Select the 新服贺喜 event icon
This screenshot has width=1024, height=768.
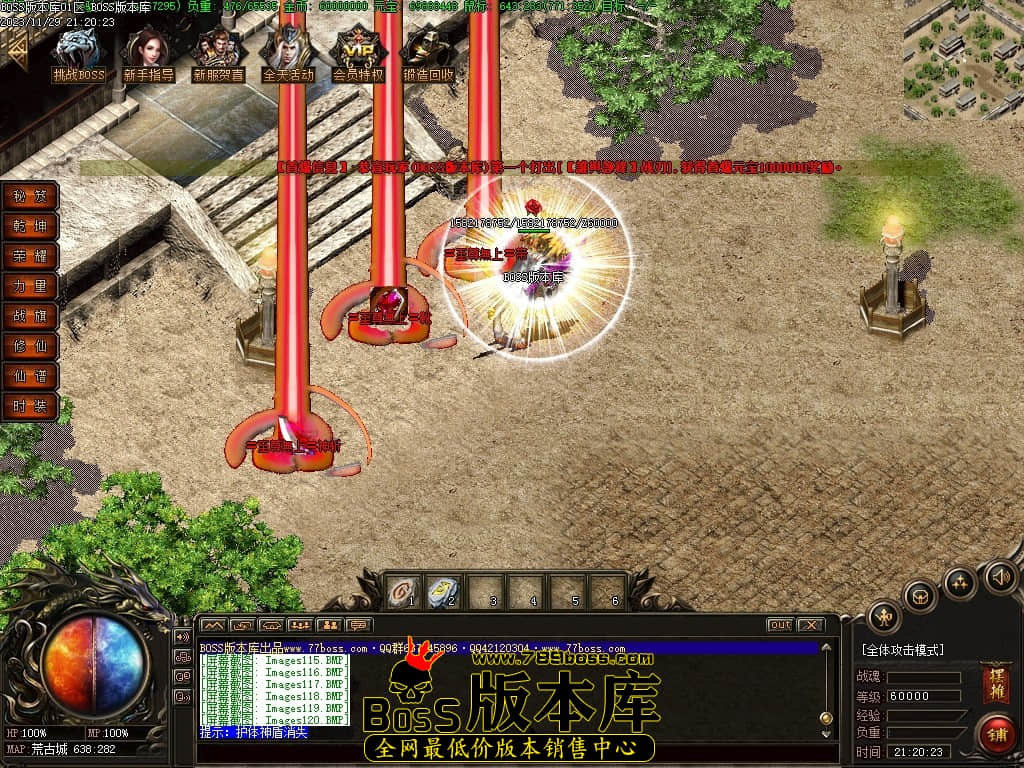coord(218,54)
